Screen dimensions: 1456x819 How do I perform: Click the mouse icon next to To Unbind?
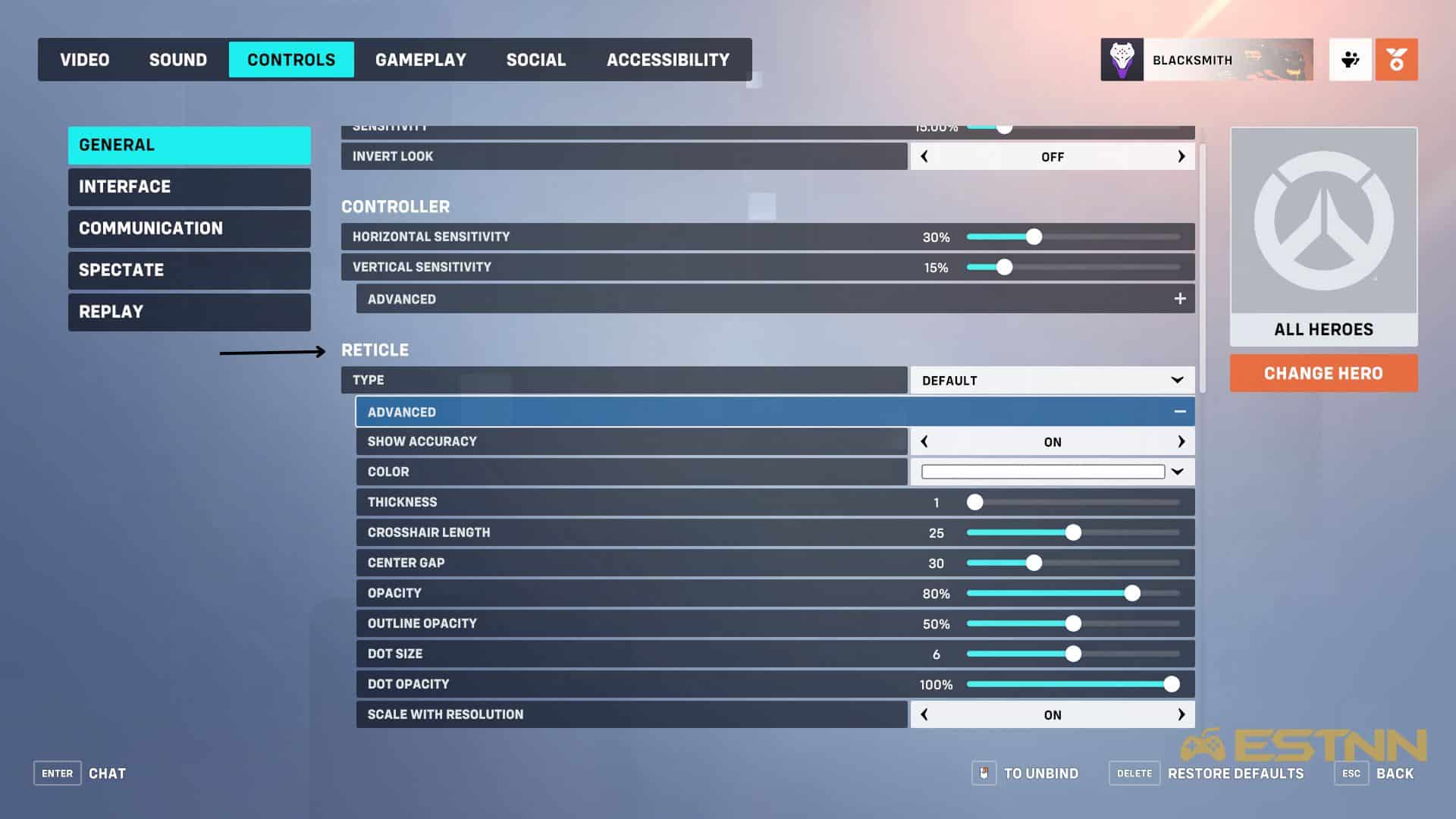(984, 773)
